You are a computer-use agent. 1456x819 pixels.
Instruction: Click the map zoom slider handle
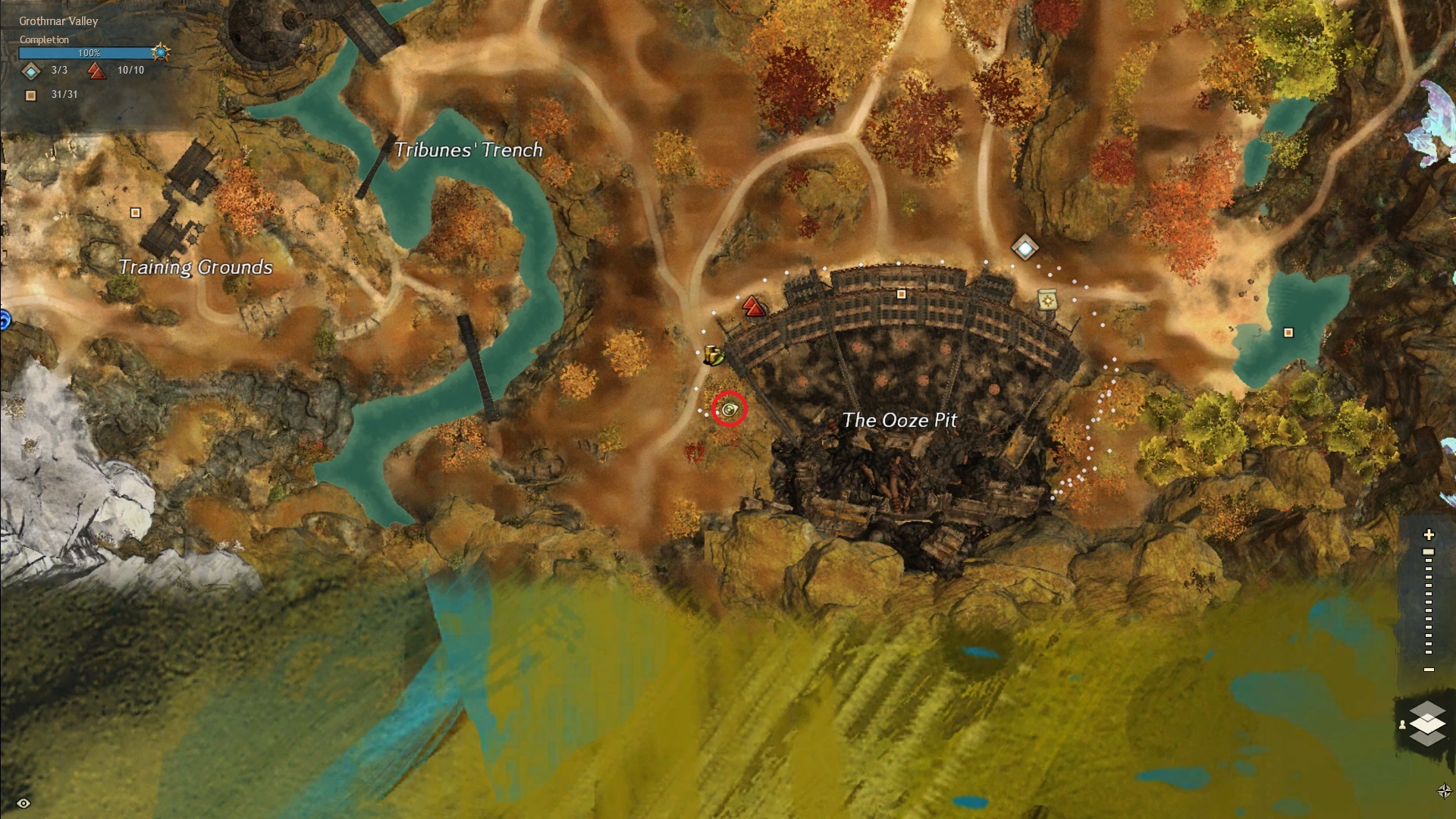[1429, 552]
